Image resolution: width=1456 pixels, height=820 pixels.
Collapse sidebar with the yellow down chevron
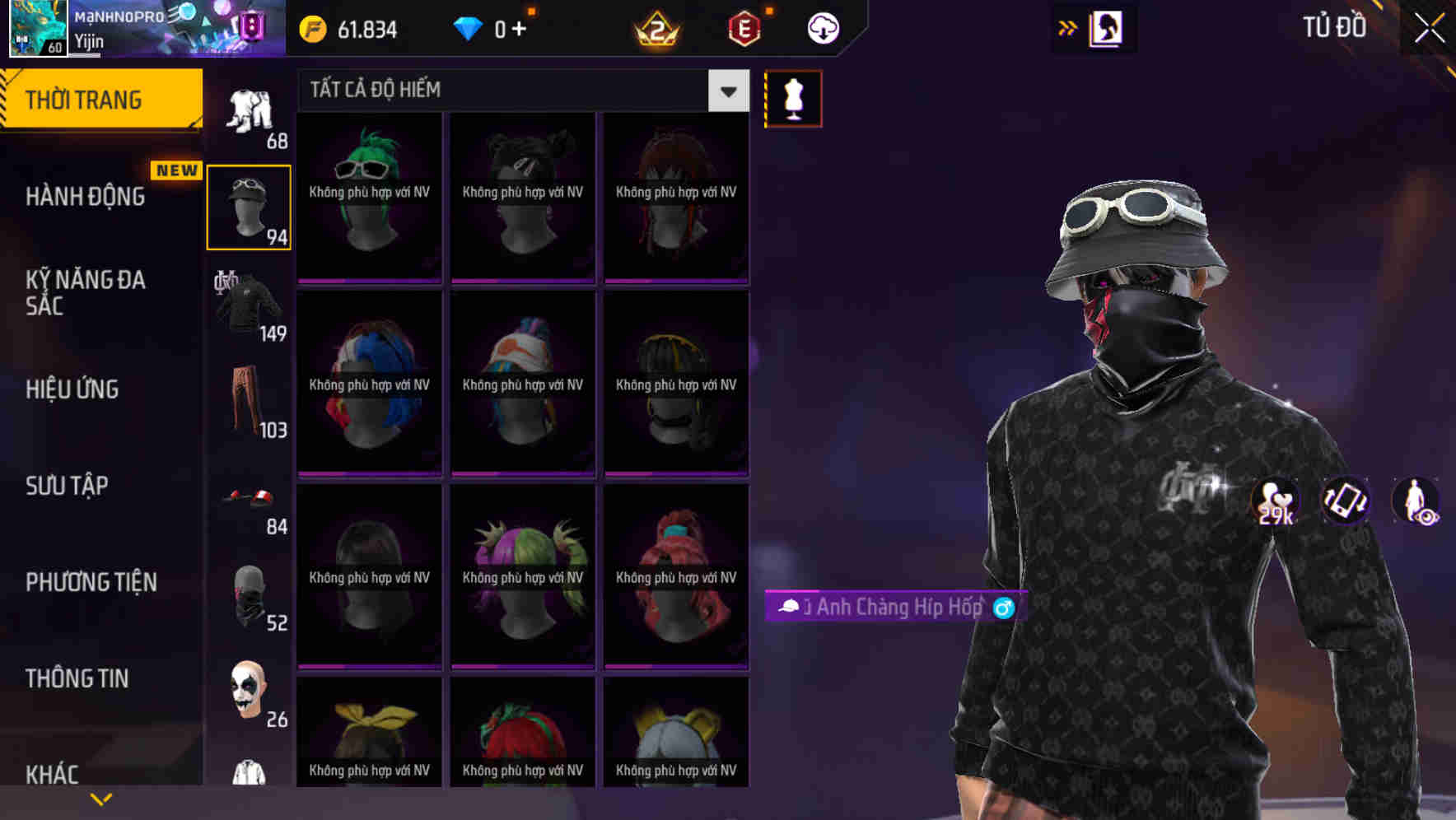click(x=101, y=798)
